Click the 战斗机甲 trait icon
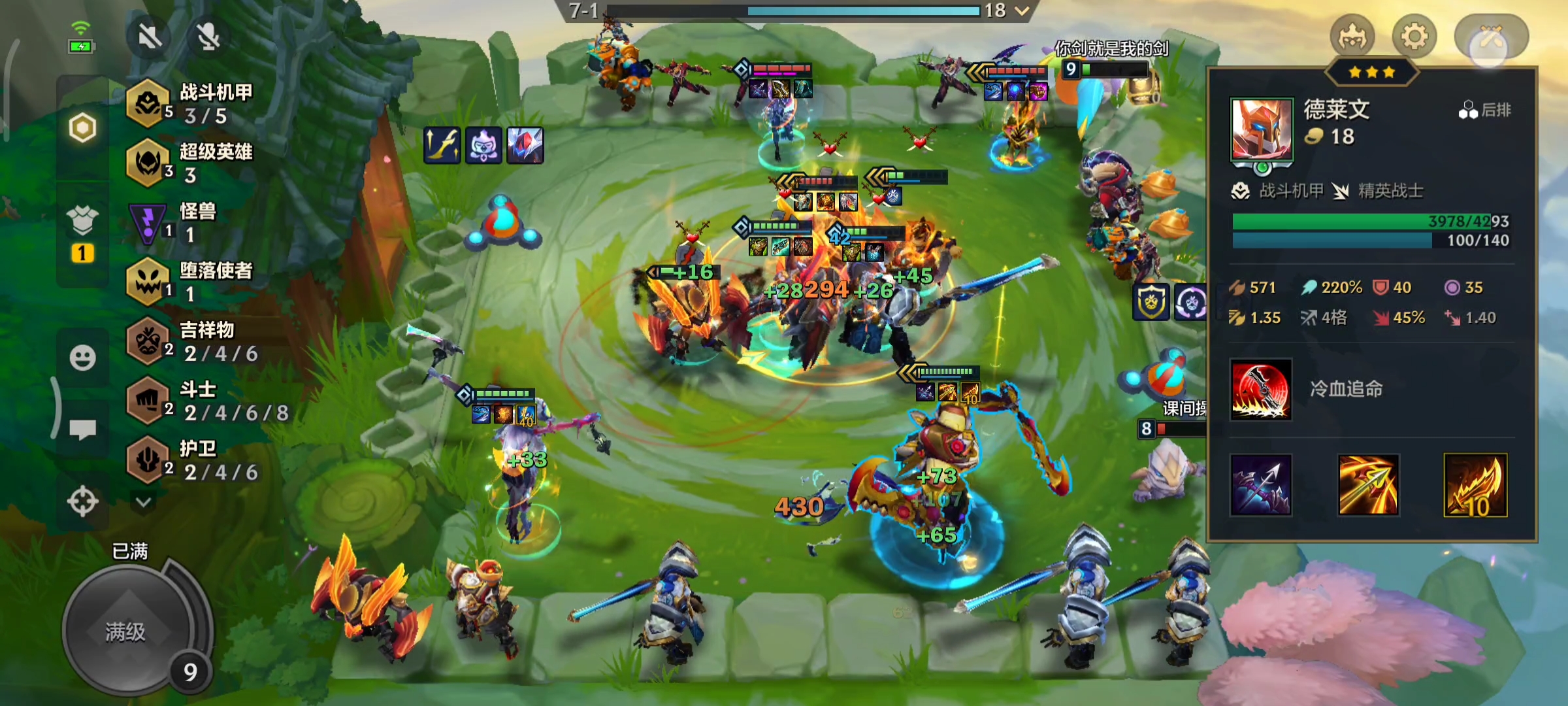 [x=149, y=103]
